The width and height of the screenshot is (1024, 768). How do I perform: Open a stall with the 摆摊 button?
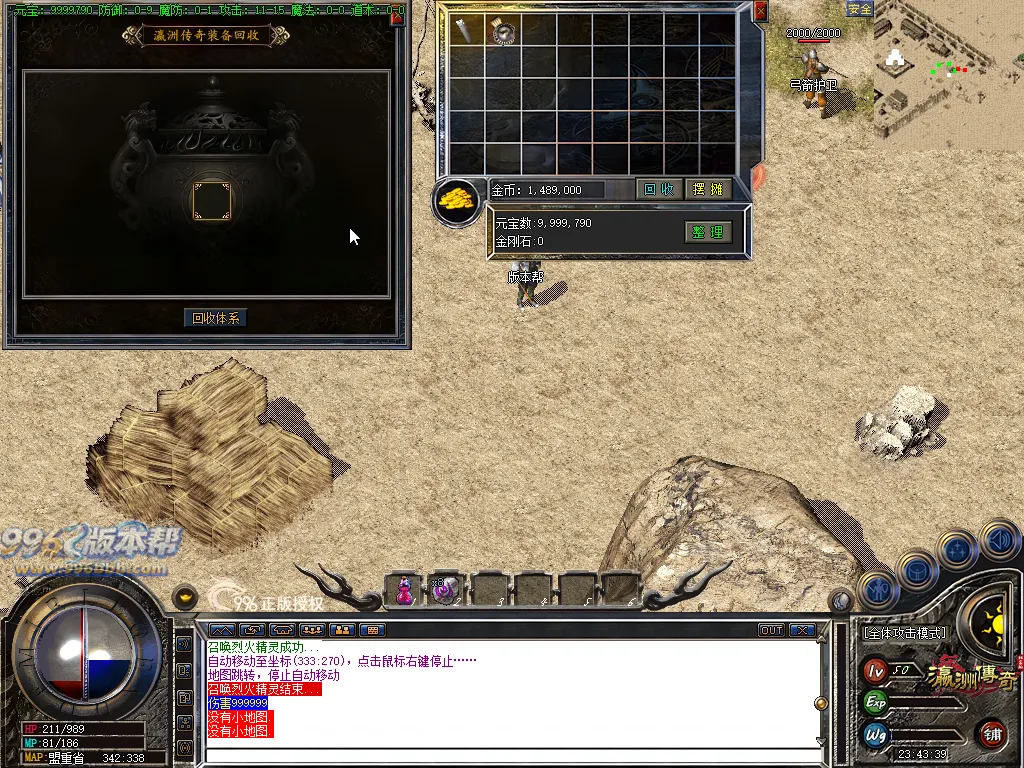[708, 189]
